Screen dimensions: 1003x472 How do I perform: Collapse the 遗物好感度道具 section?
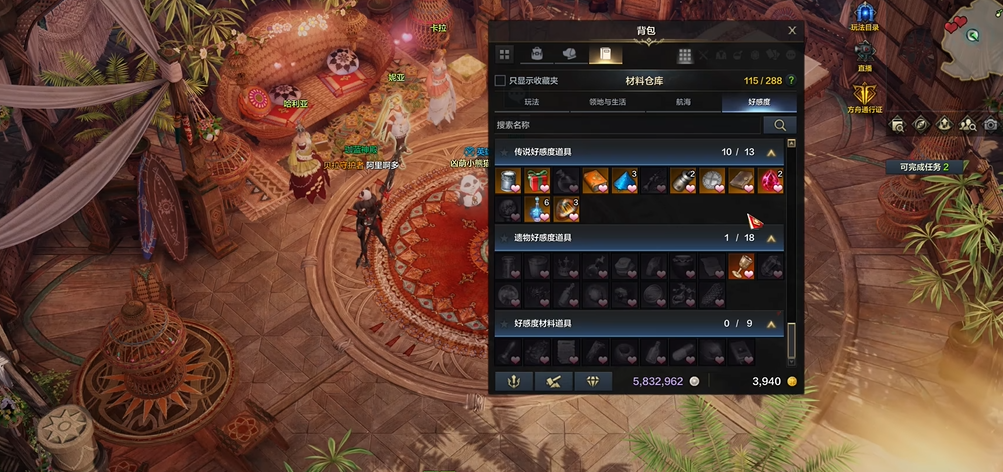click(771, 238)
